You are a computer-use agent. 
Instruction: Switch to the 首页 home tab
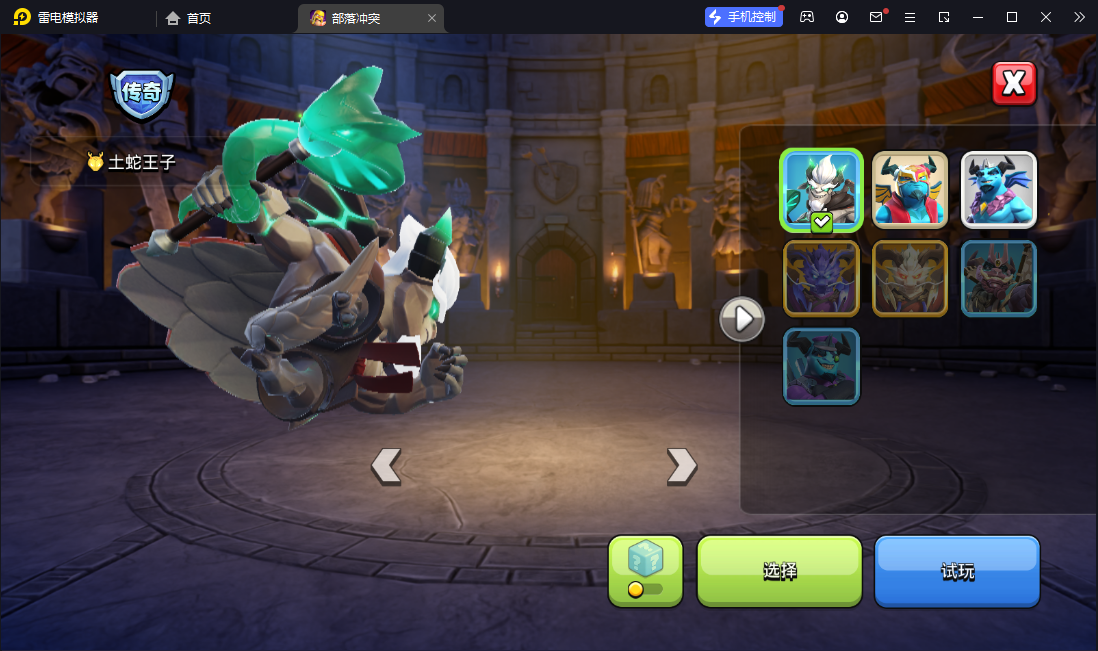click(x=189, y=18)
